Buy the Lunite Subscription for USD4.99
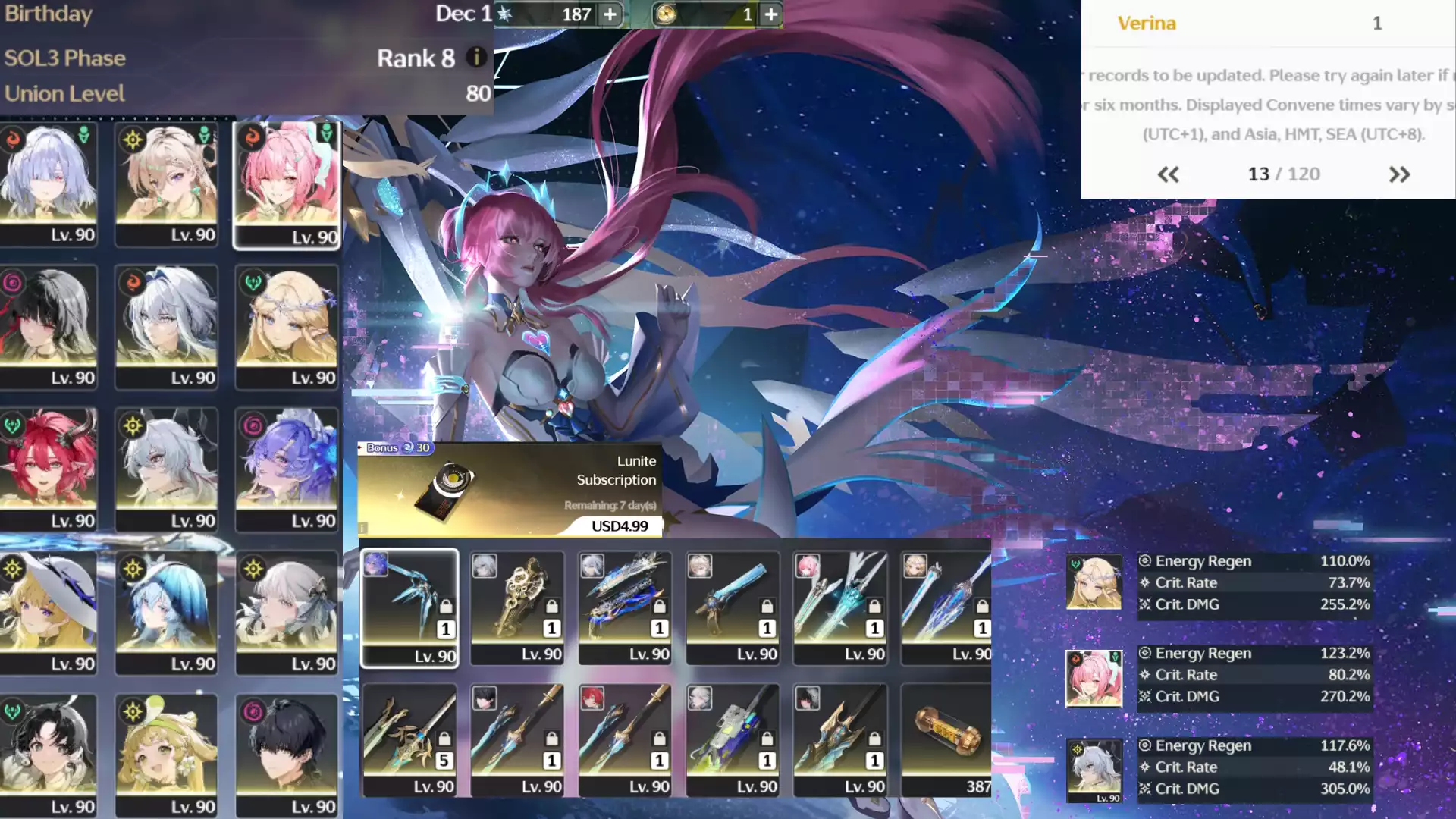The image size is (1456, 819). click(620, 526)
